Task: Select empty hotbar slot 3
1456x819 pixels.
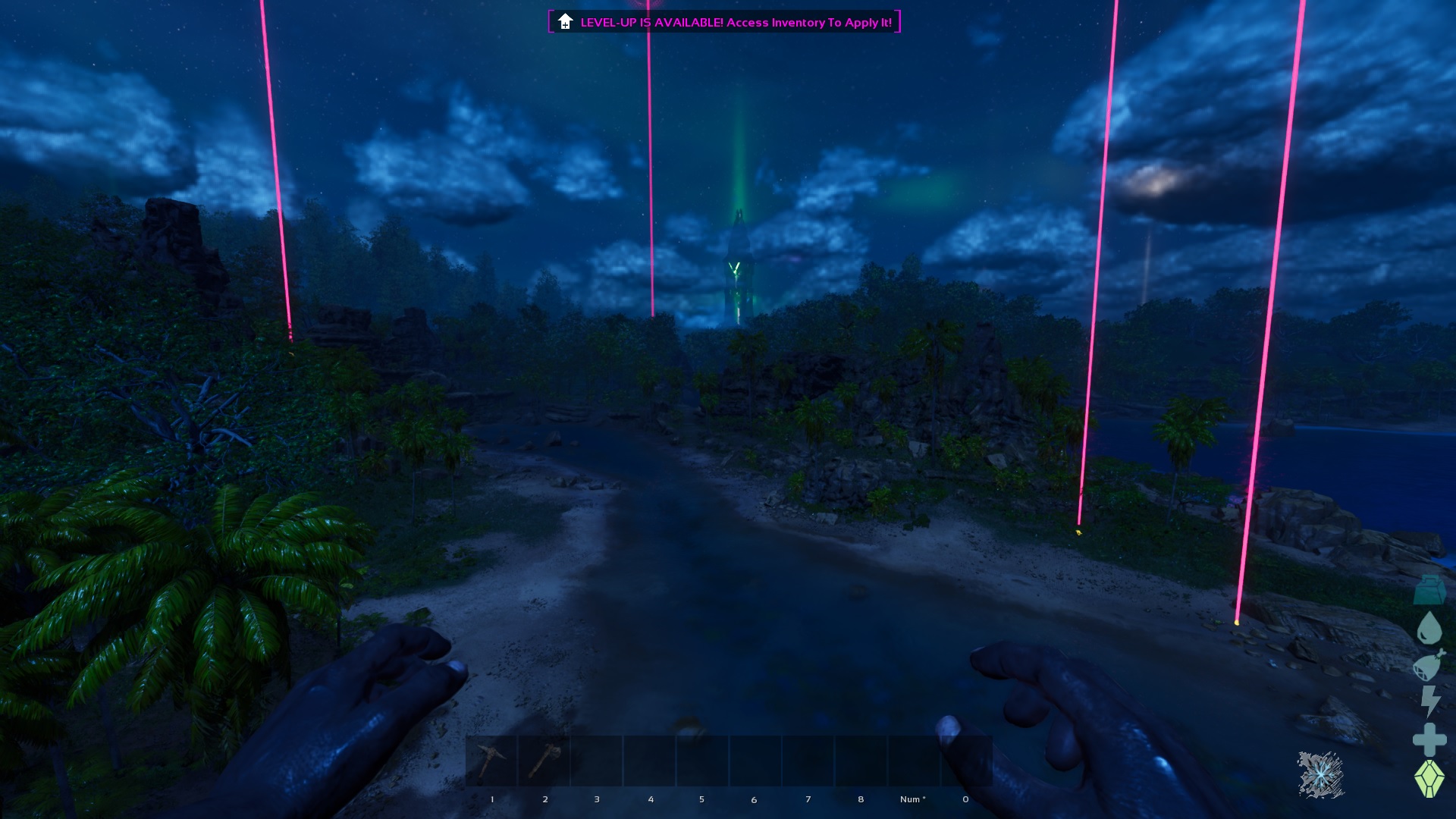Action: 598,758
